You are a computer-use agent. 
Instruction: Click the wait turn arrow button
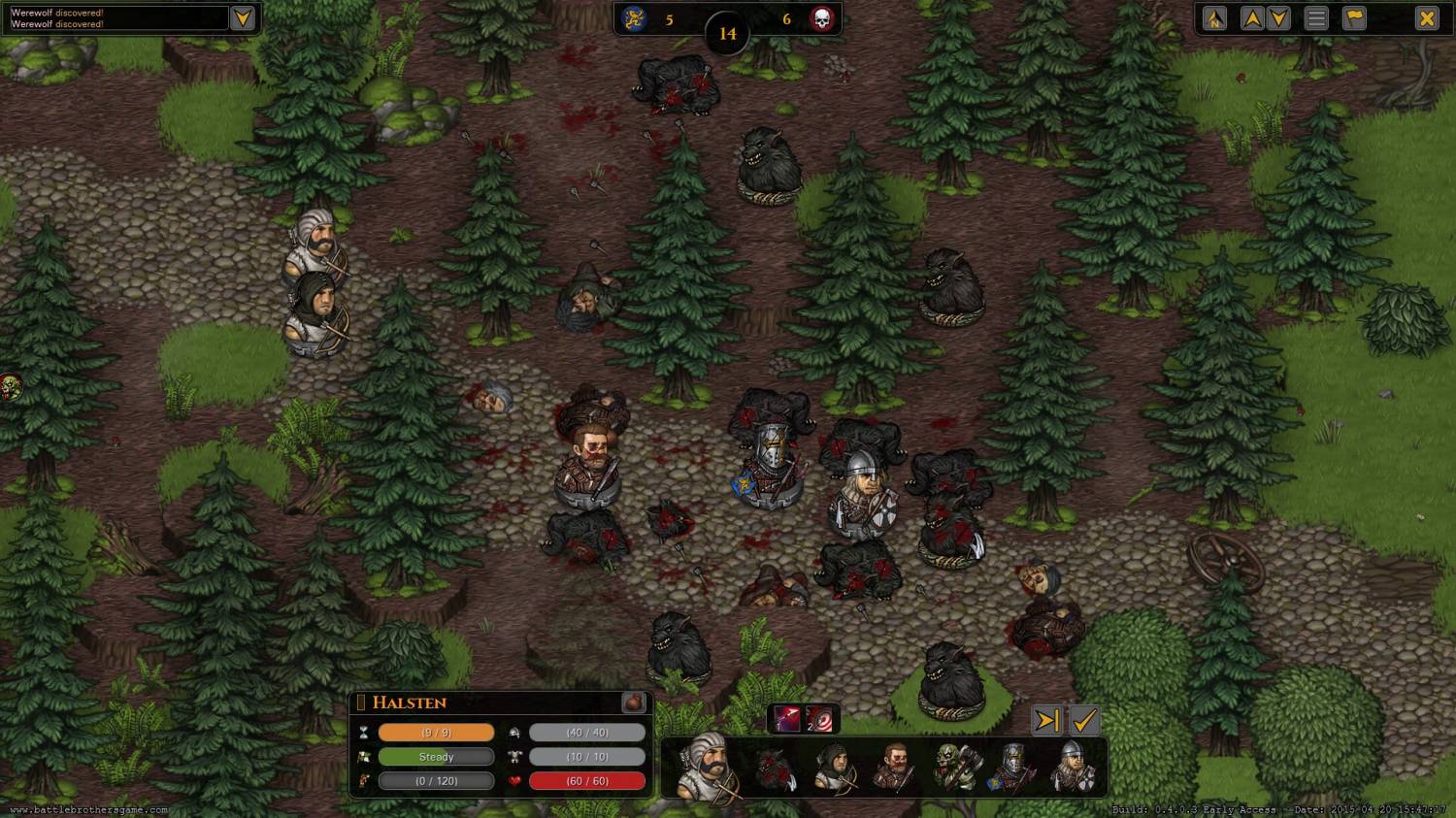click(x=1047, y=720)
